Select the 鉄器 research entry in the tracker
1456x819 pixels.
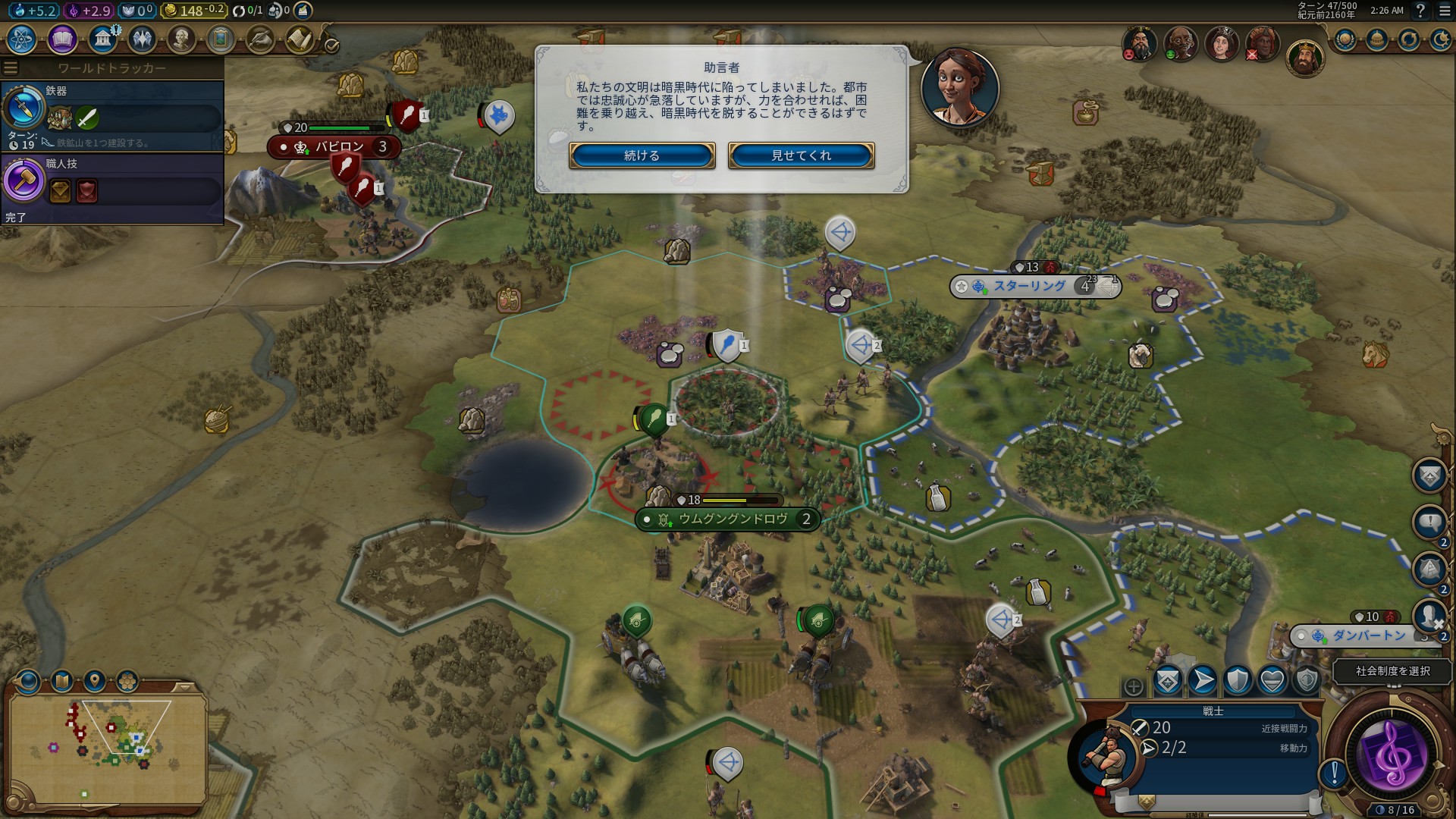112,115
